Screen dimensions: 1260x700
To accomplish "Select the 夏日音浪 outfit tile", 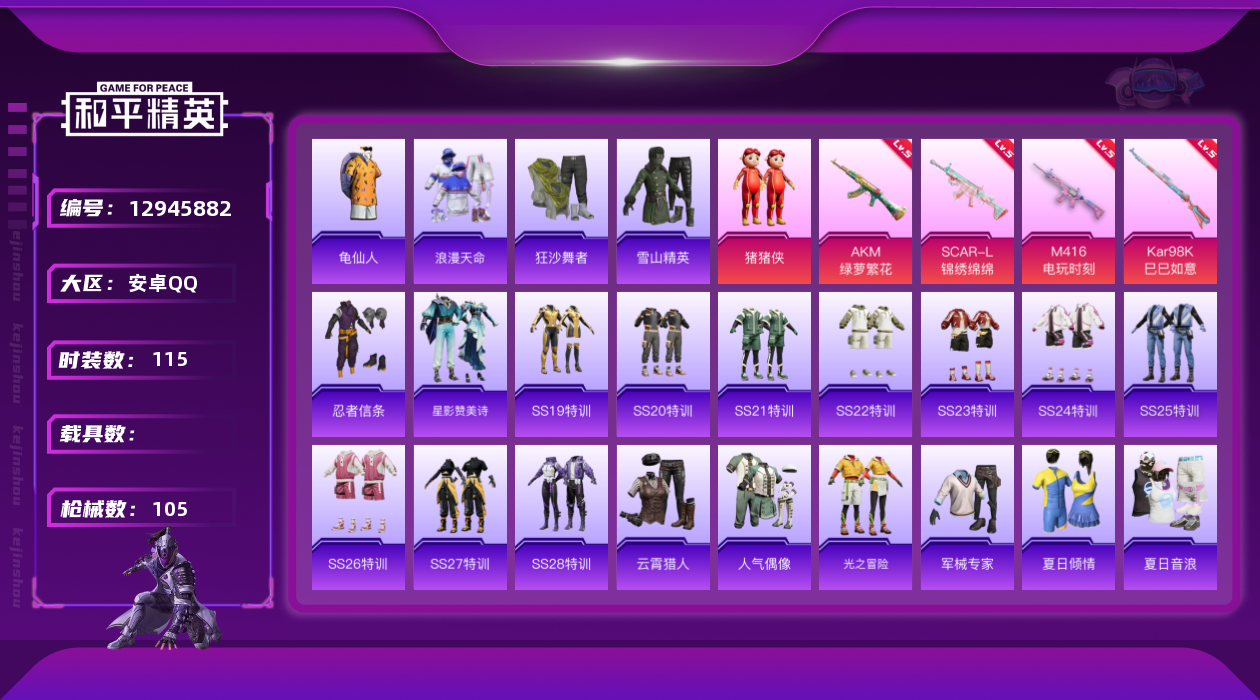I will [x=1170, y=517].
